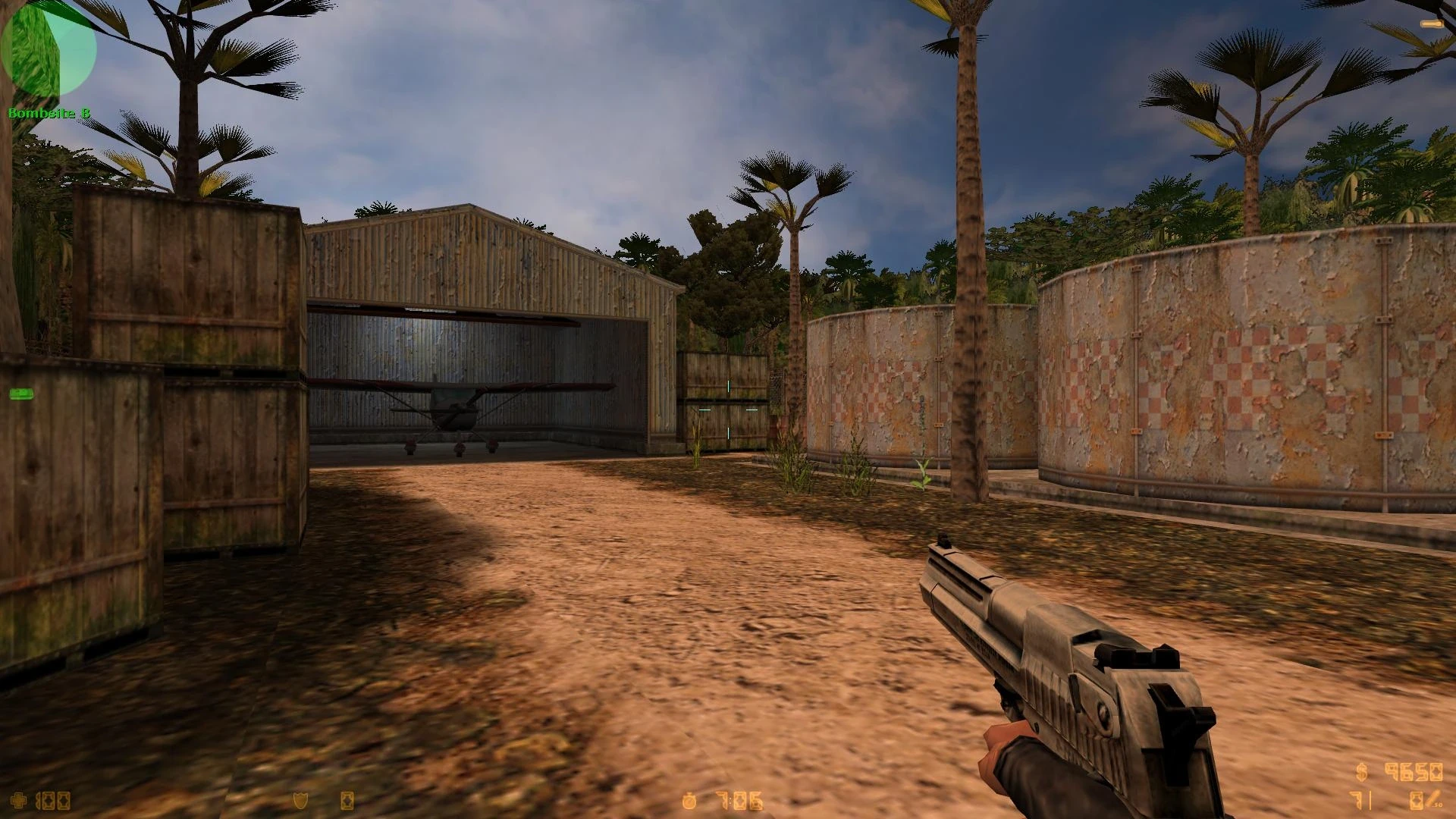Viewport: 1456px width, 819px height.
Task: Click the green health amount reading 100
Action: coord(53,801)
